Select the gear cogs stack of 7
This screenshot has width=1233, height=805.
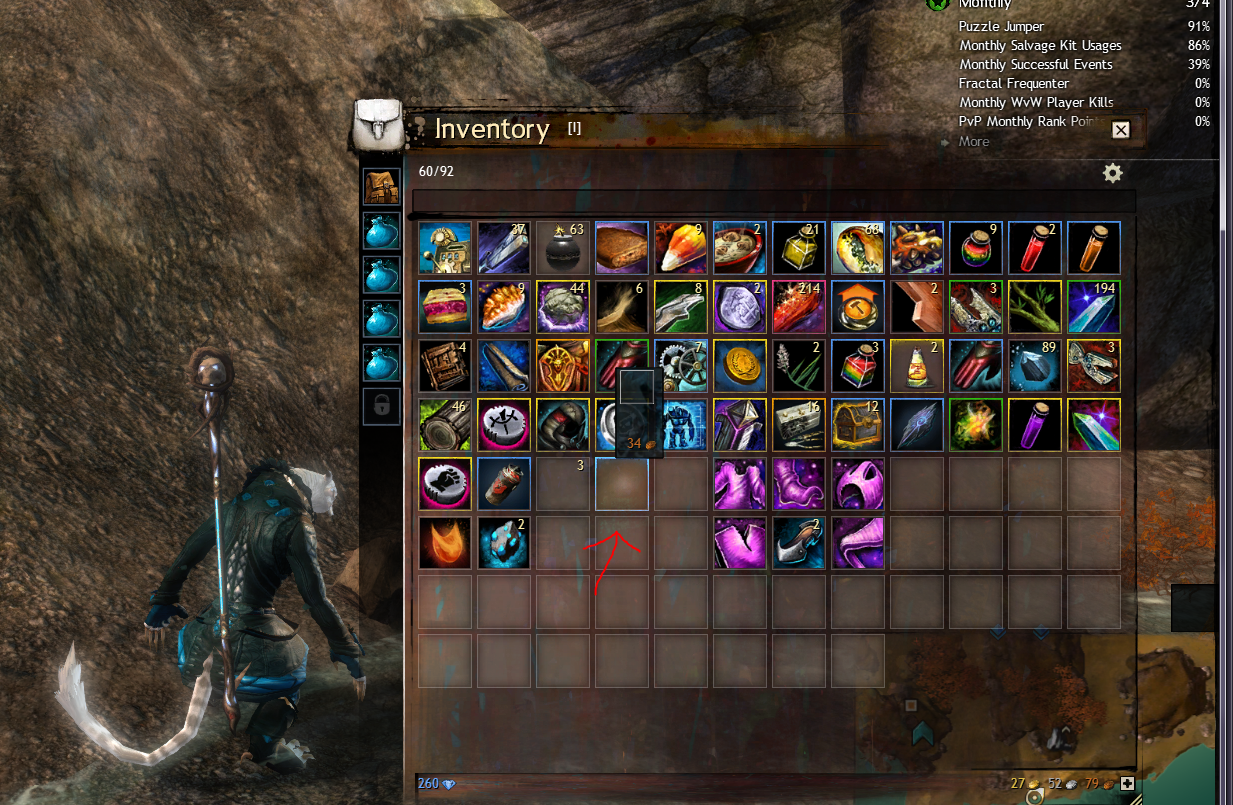point(681,366)
